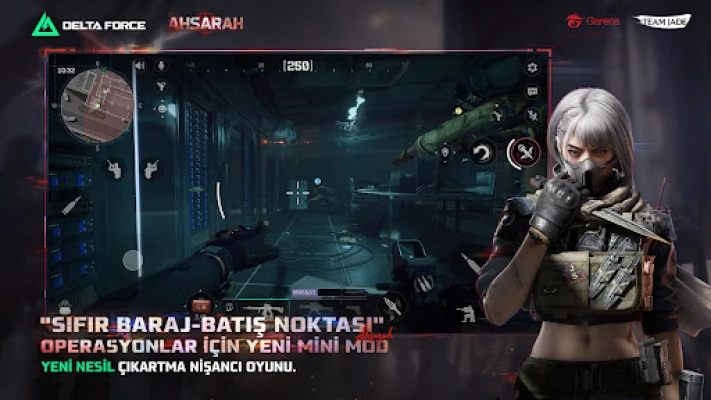This screenshot has width=711, height=400.
Task: Click the Garena logo
Action: pyautogui.click(x=594, y=20)
